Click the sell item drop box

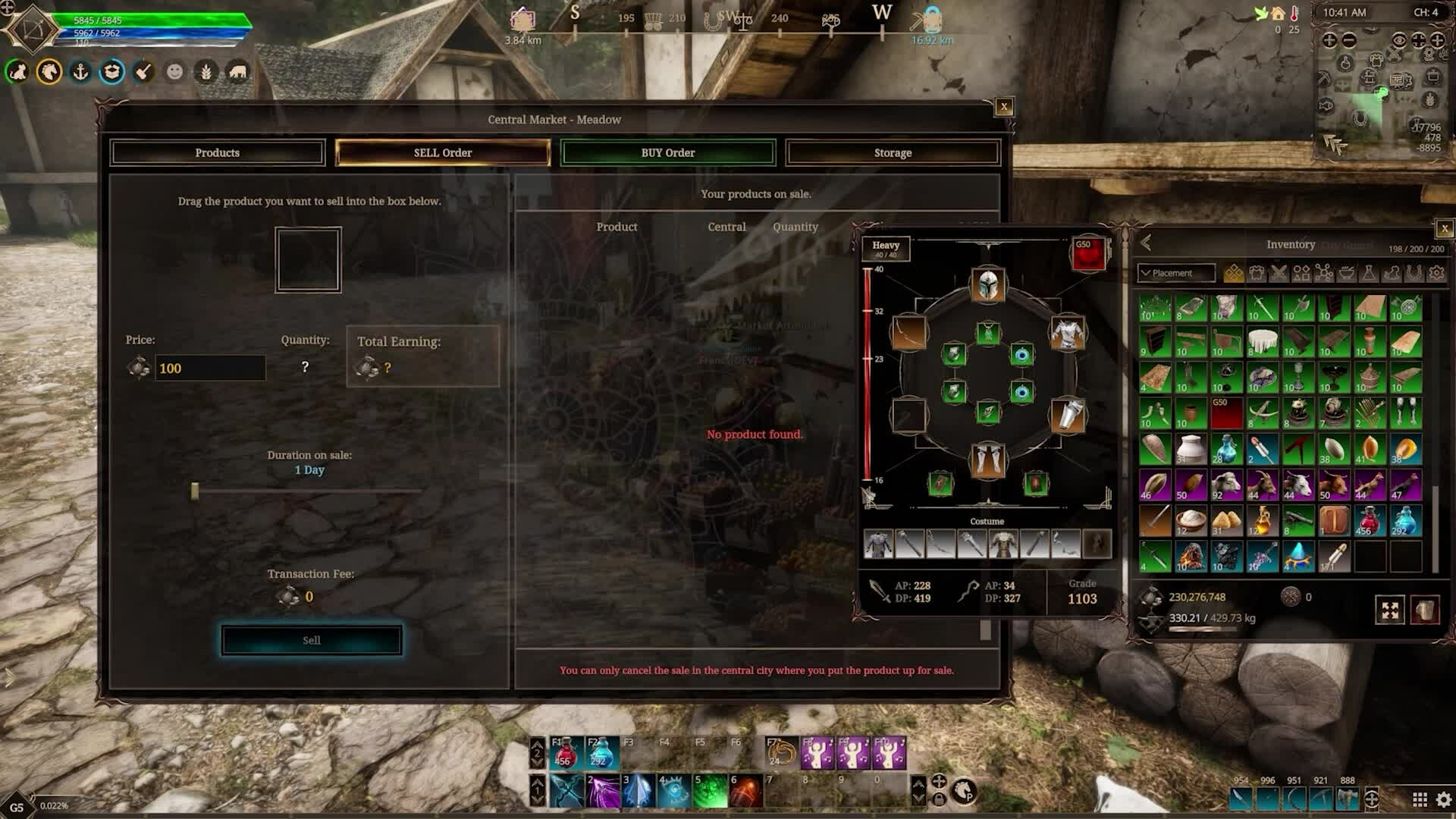pyautogui.click(x=308, y=260)
